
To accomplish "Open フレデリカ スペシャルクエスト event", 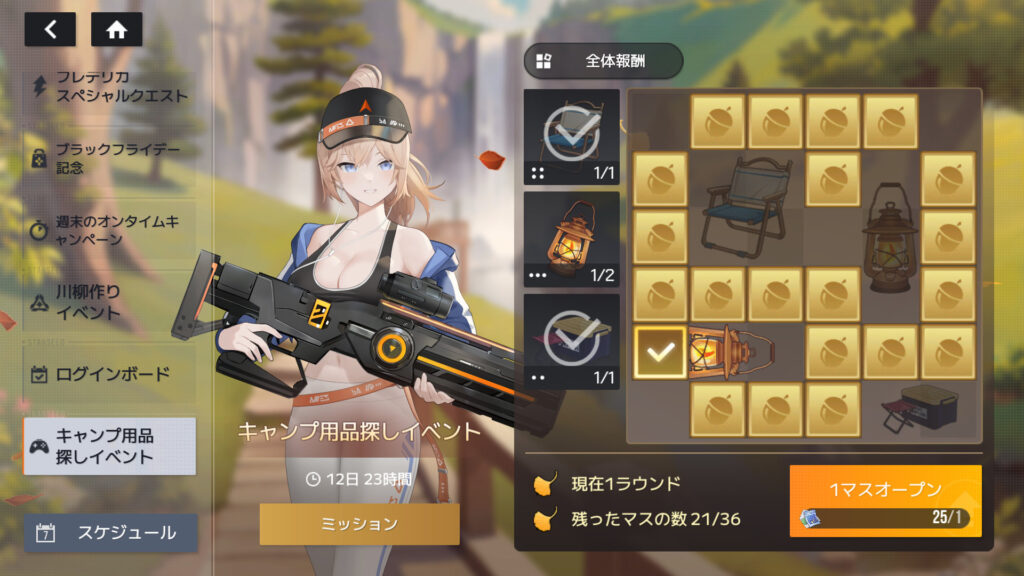I will click(110, 87).
